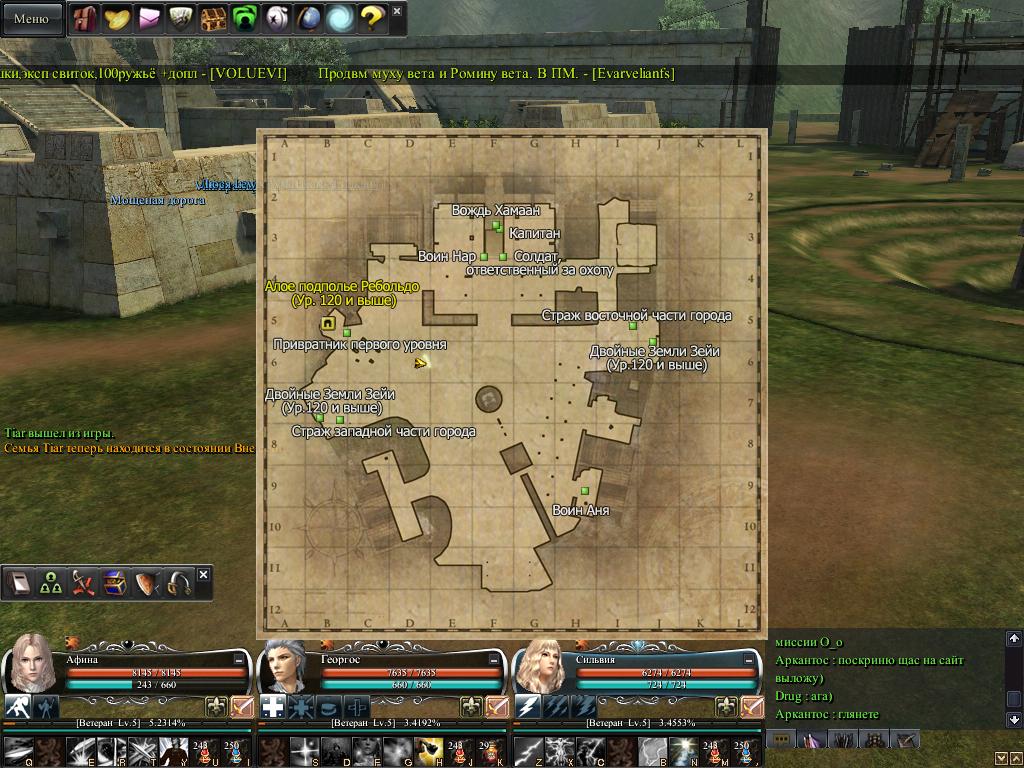Open the Меню button

(31, 18)
